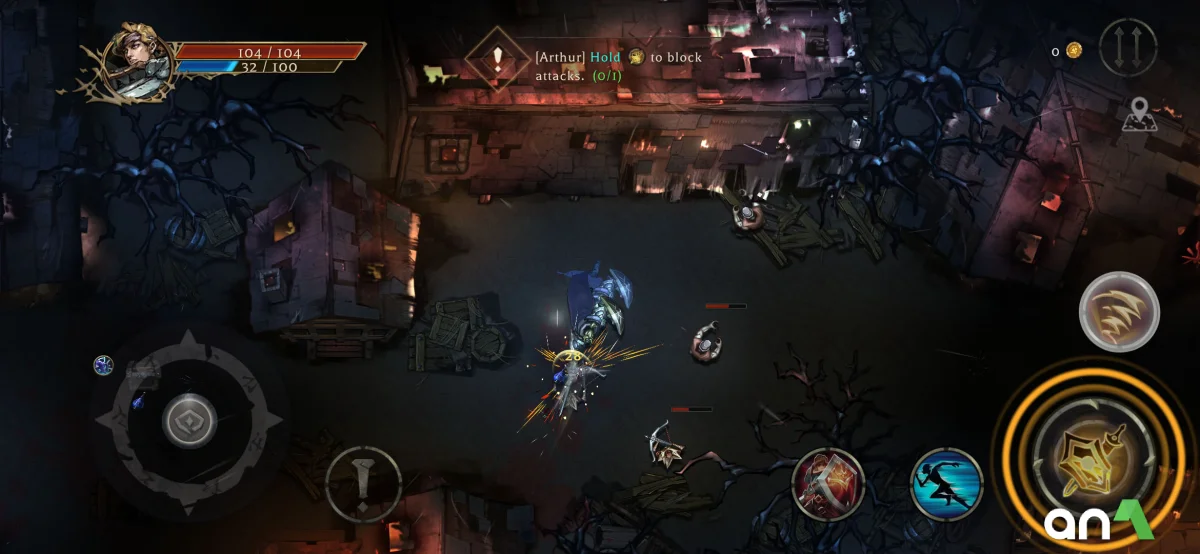Open the map marker icon
The image size is (1200, 554).
[1138, 114]
